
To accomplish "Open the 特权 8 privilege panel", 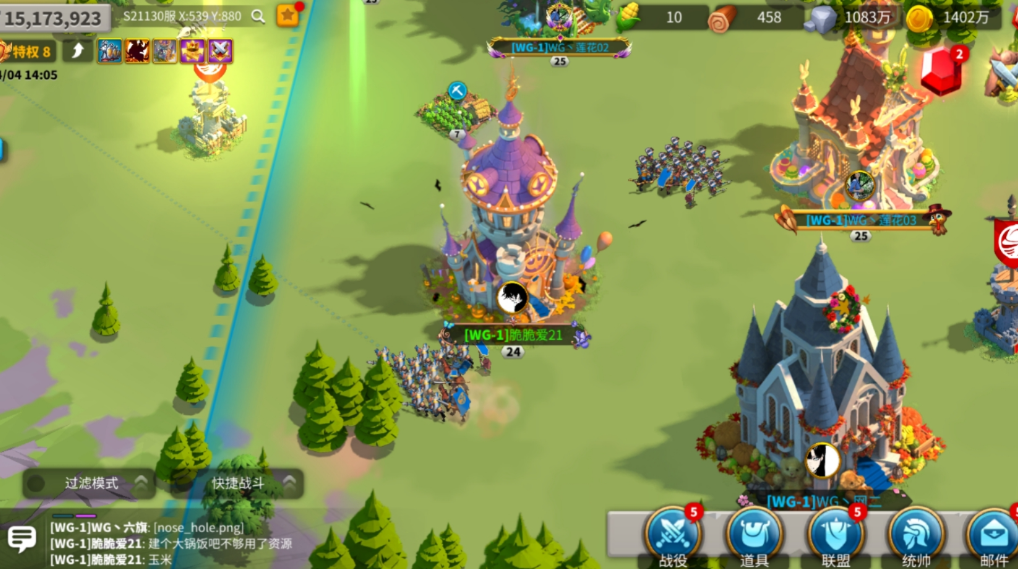I will click(x=27, y=51).
